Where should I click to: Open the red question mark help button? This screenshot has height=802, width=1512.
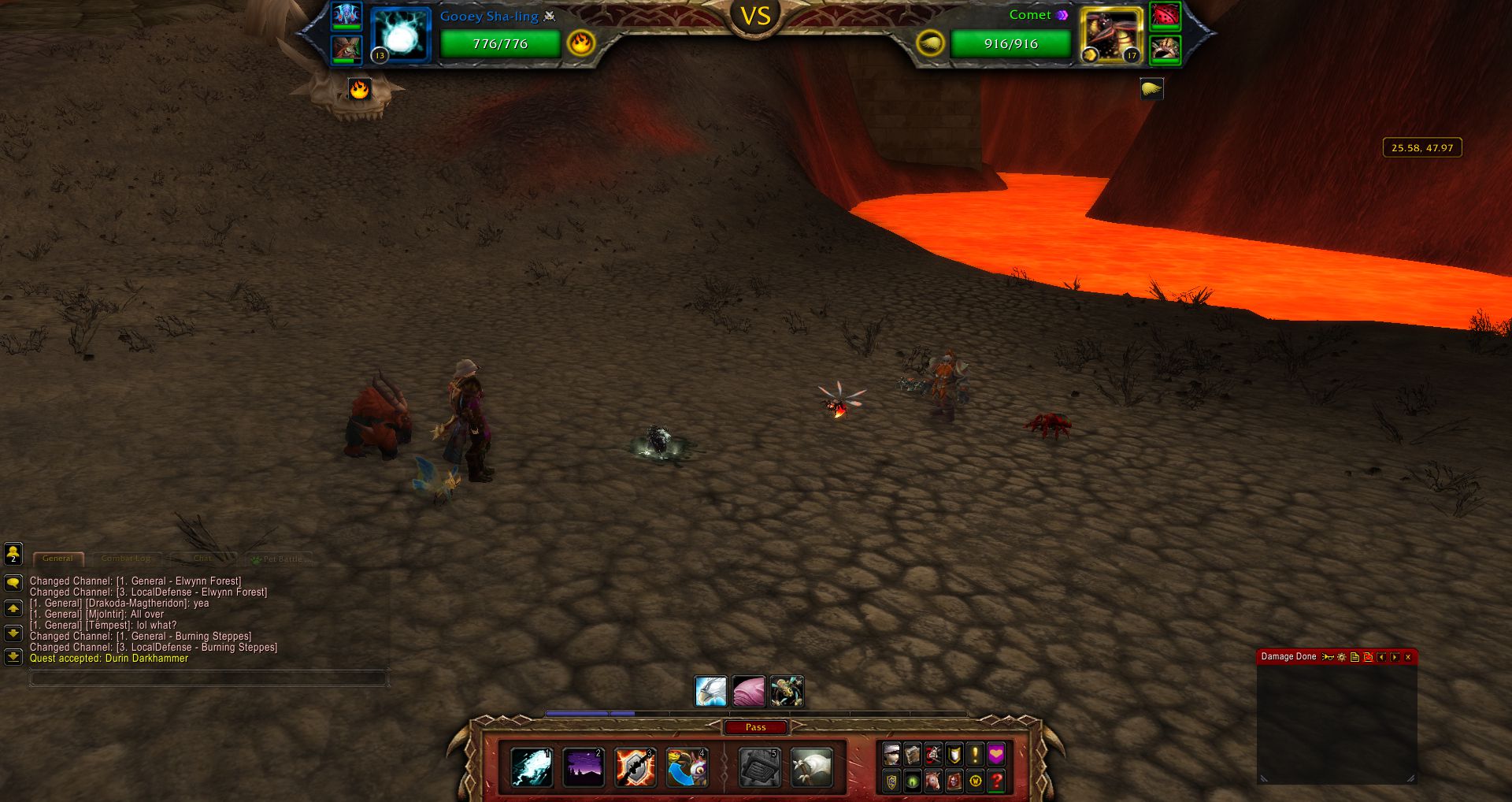coord(996,782)
